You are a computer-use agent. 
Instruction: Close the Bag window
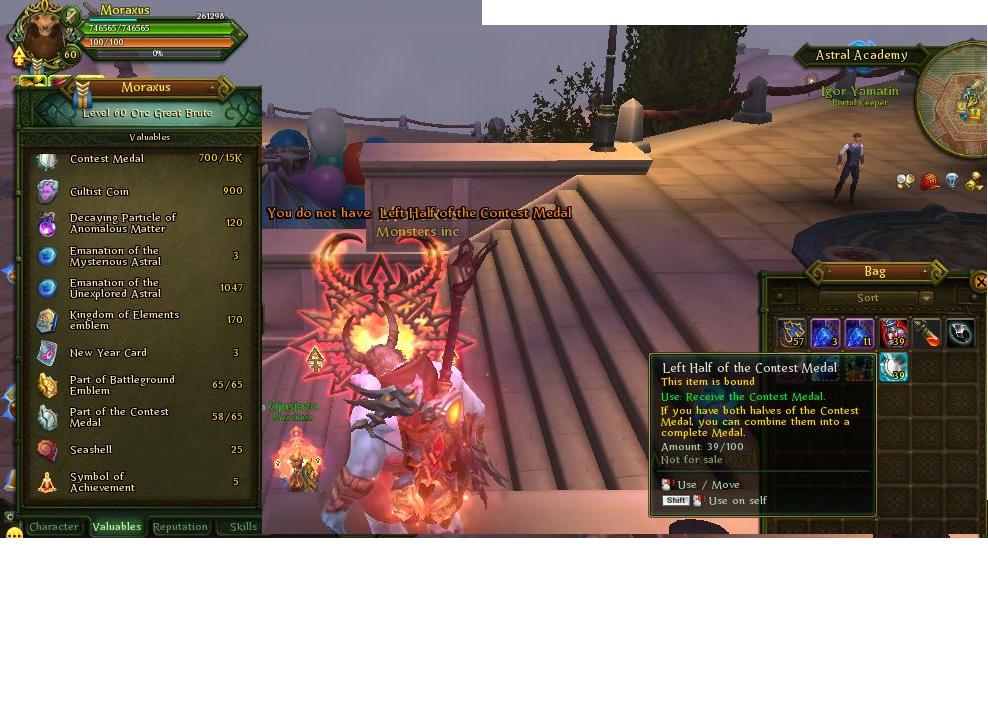980,282
